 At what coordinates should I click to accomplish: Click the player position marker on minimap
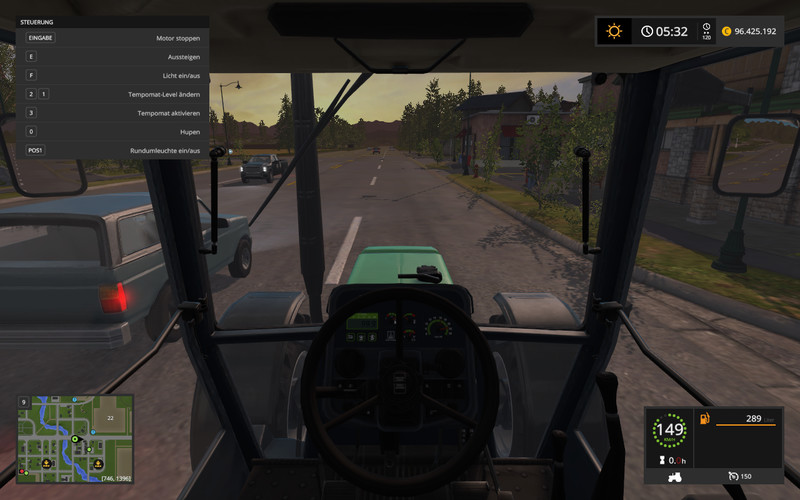click(74, 439)
